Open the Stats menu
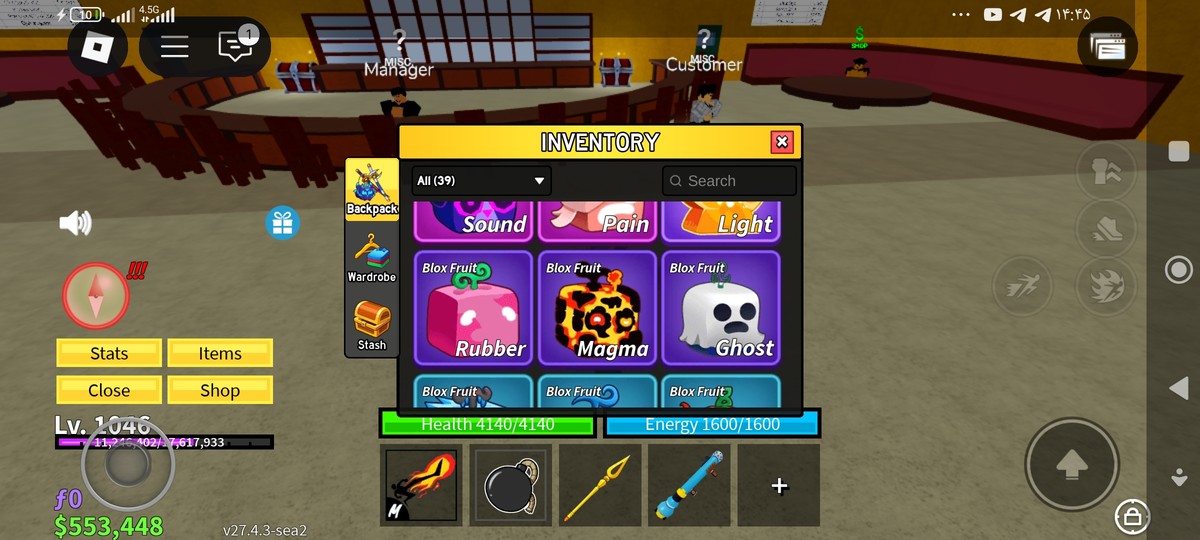Screen dimensions: 1200x540 pyautogui.click(x=109, y=353)
